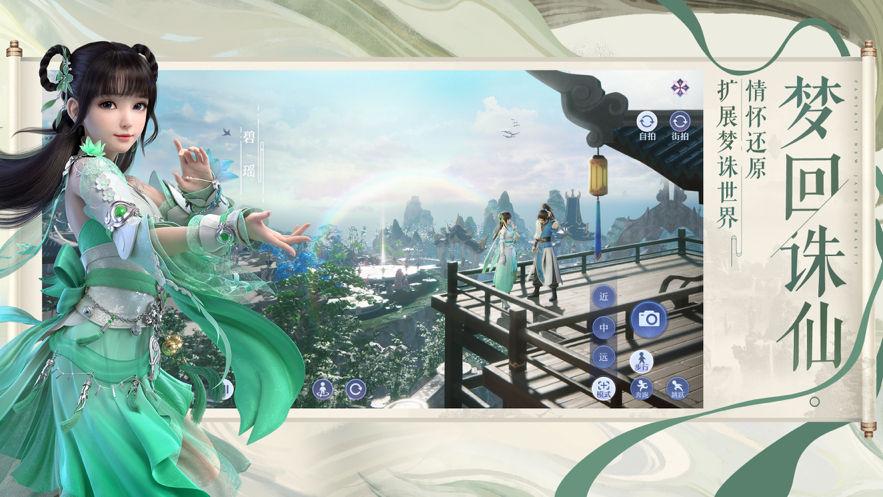This screenshot has height=497, width=883.
Task: Tap the walk (步行) movement button
Action: [641, 361]
